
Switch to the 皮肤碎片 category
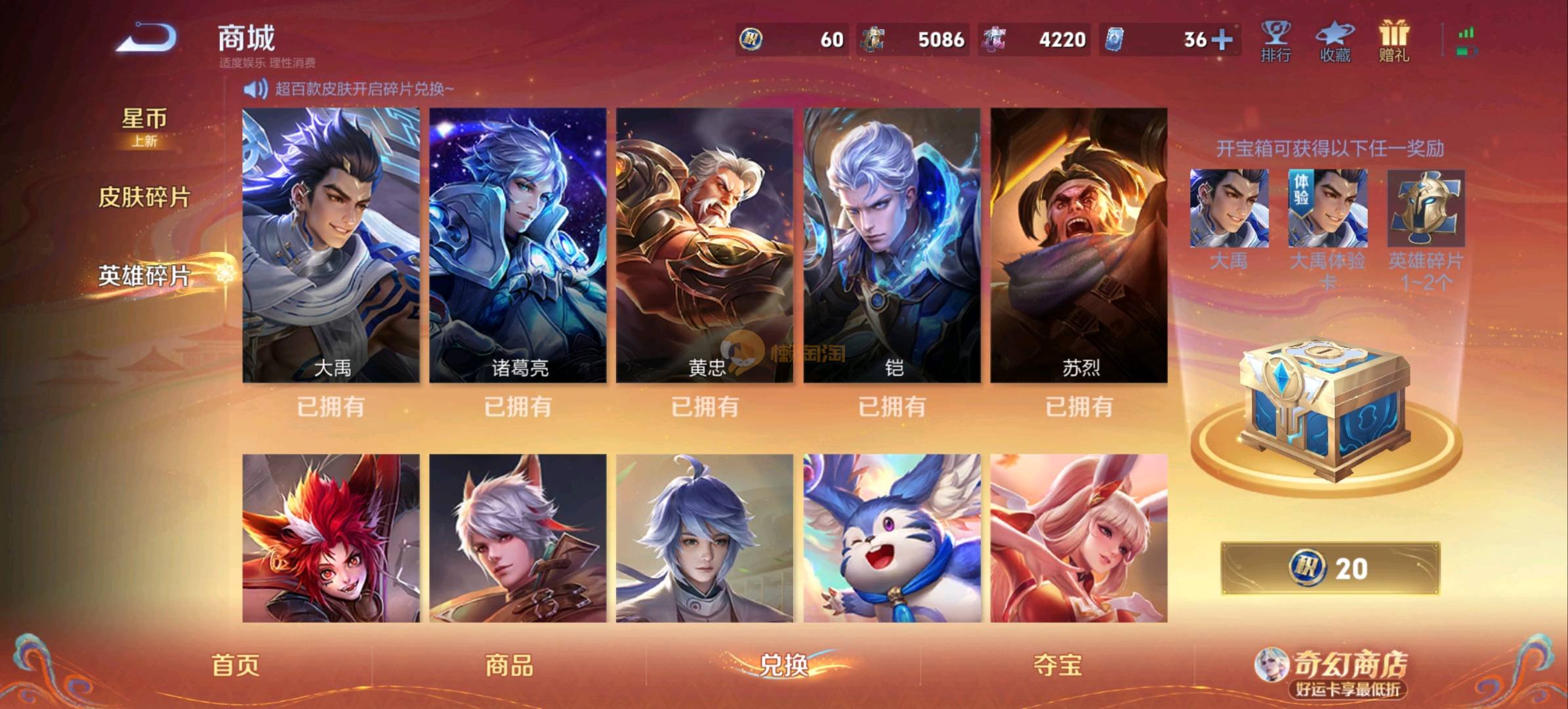(x=144, y=197)
